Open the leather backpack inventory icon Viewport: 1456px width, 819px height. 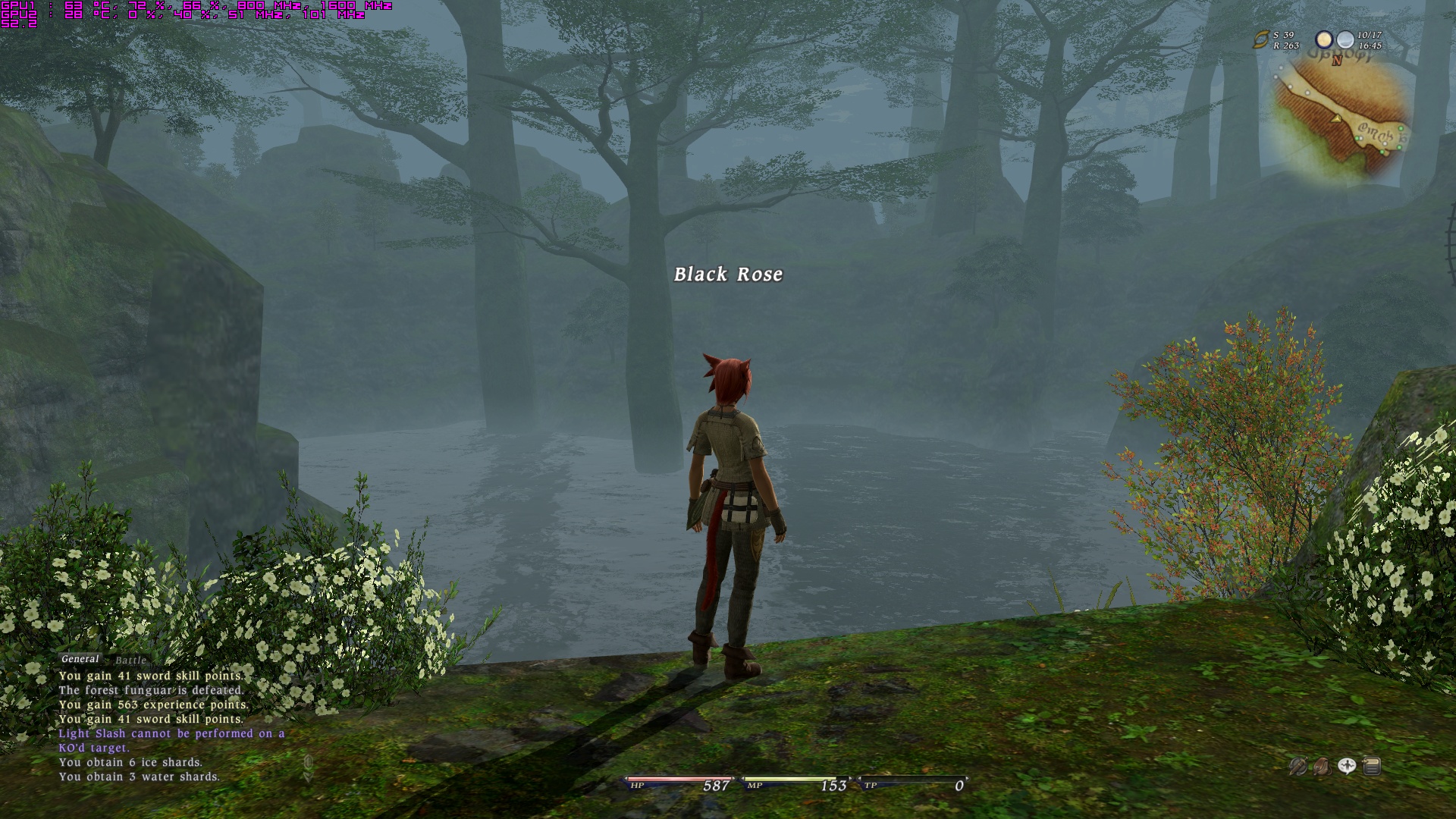click(x=1322, y=767)
